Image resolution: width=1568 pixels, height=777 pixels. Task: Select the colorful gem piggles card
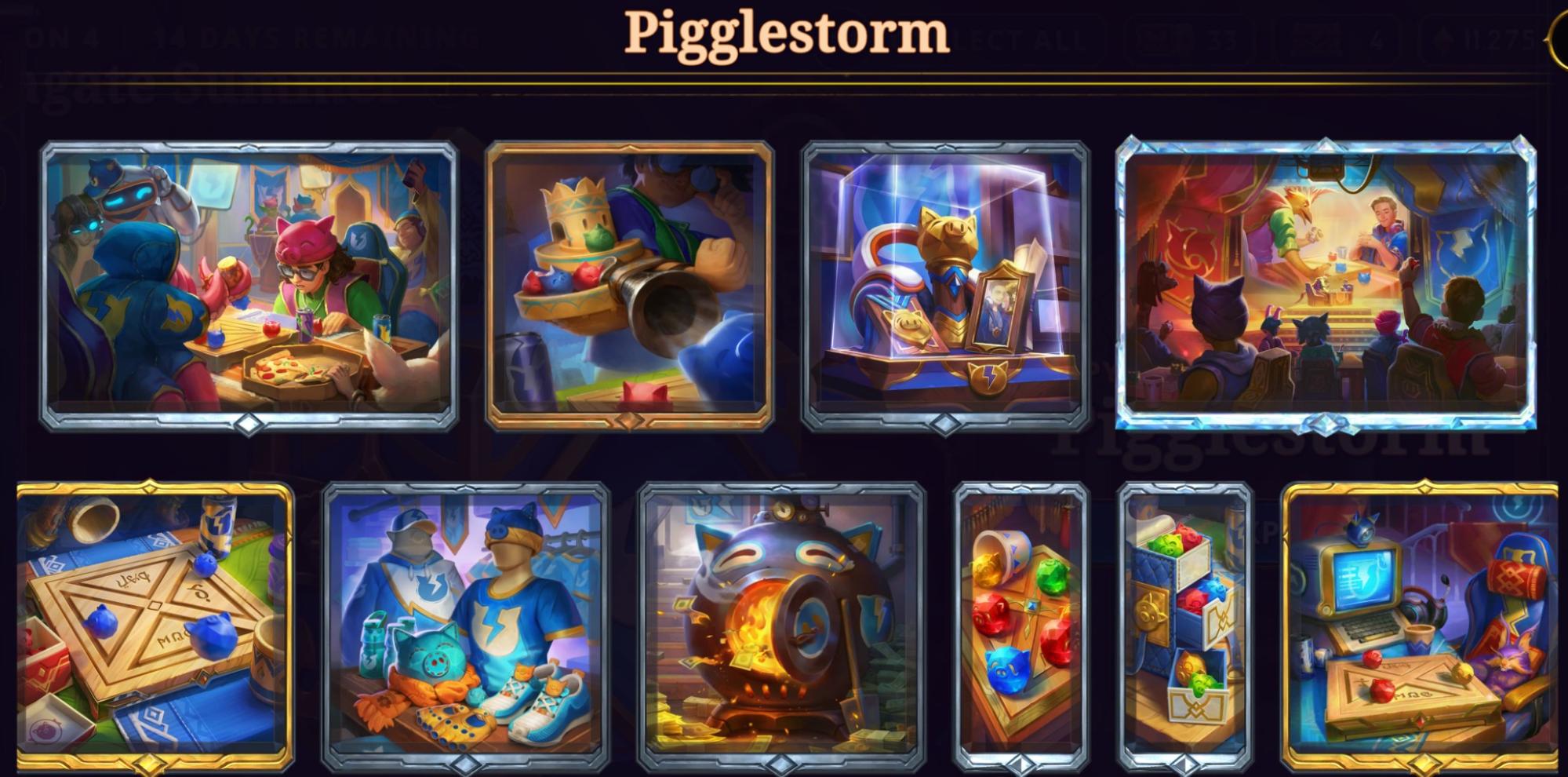pyautogui.click(x=1020, y=626)
